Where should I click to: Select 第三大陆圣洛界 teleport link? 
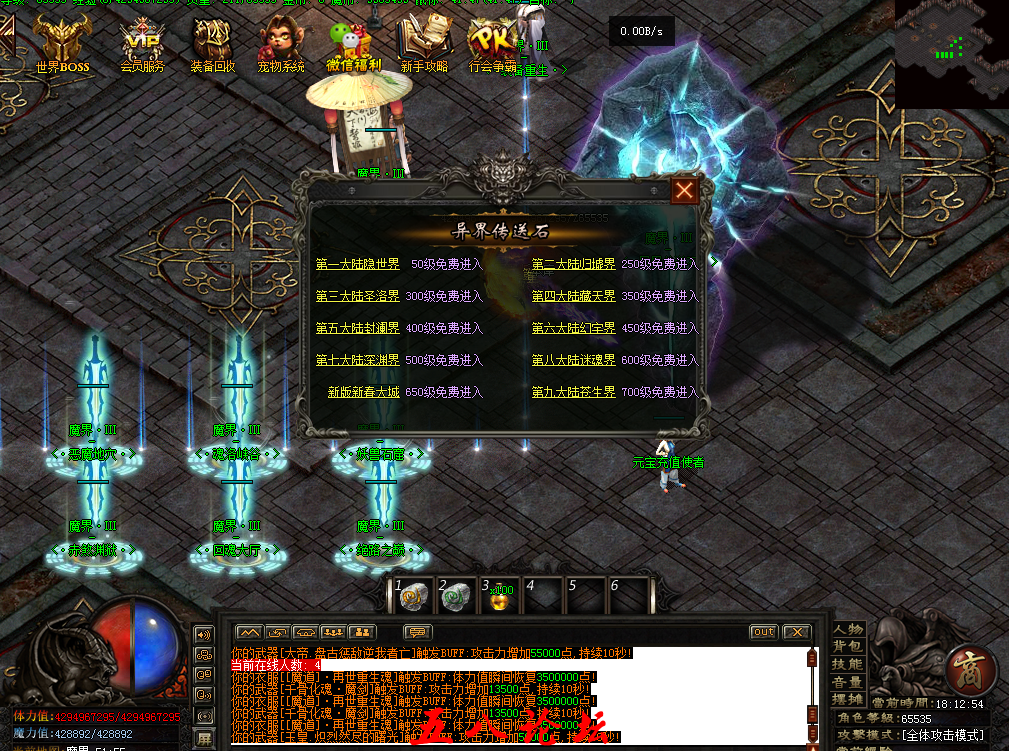coord(357,296)
